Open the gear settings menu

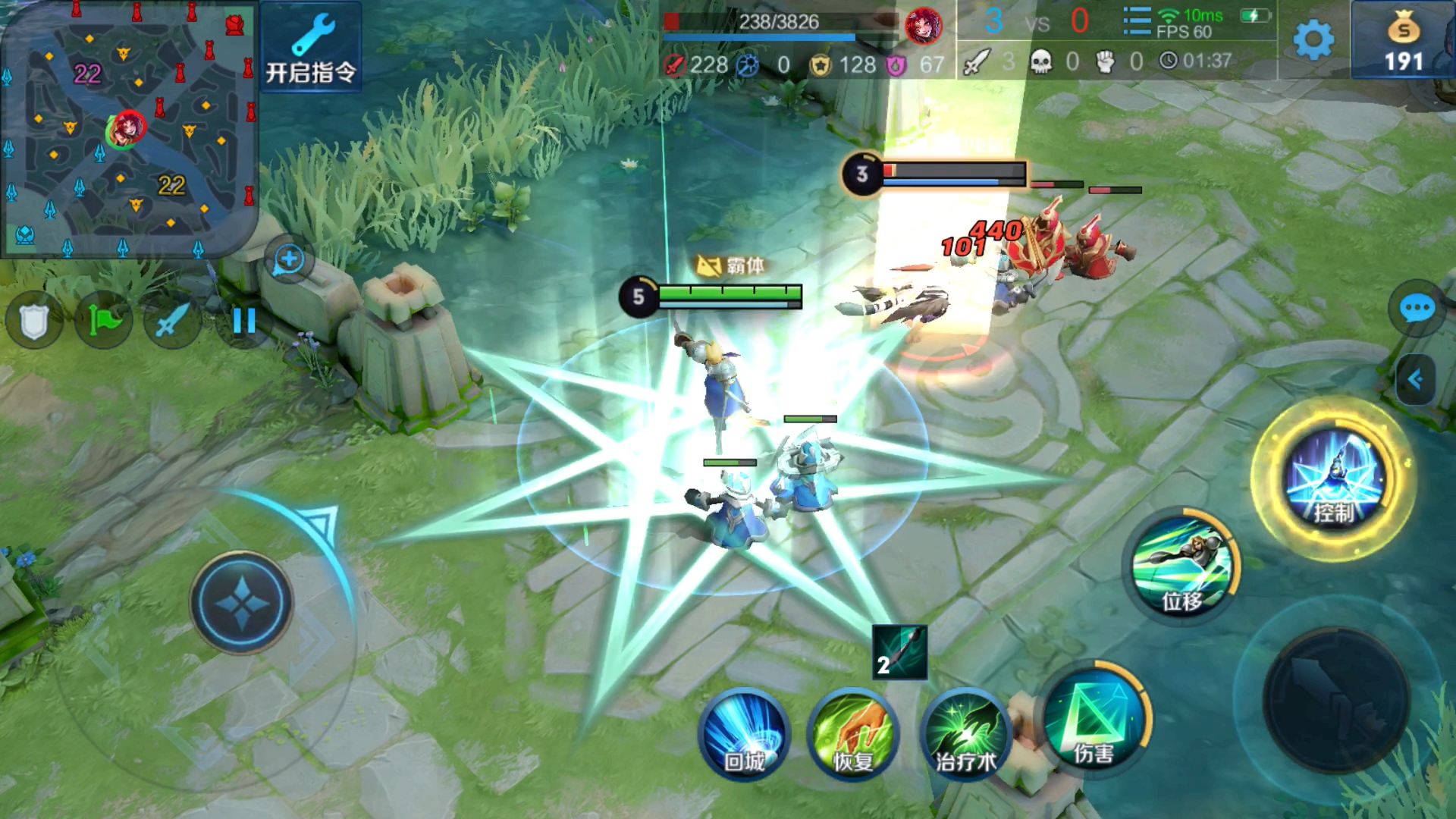[1313, 39]
